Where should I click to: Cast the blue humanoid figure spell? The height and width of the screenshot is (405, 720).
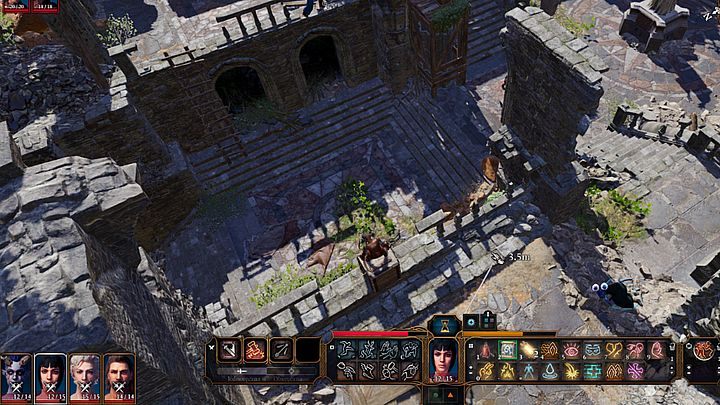click(528, 371)
